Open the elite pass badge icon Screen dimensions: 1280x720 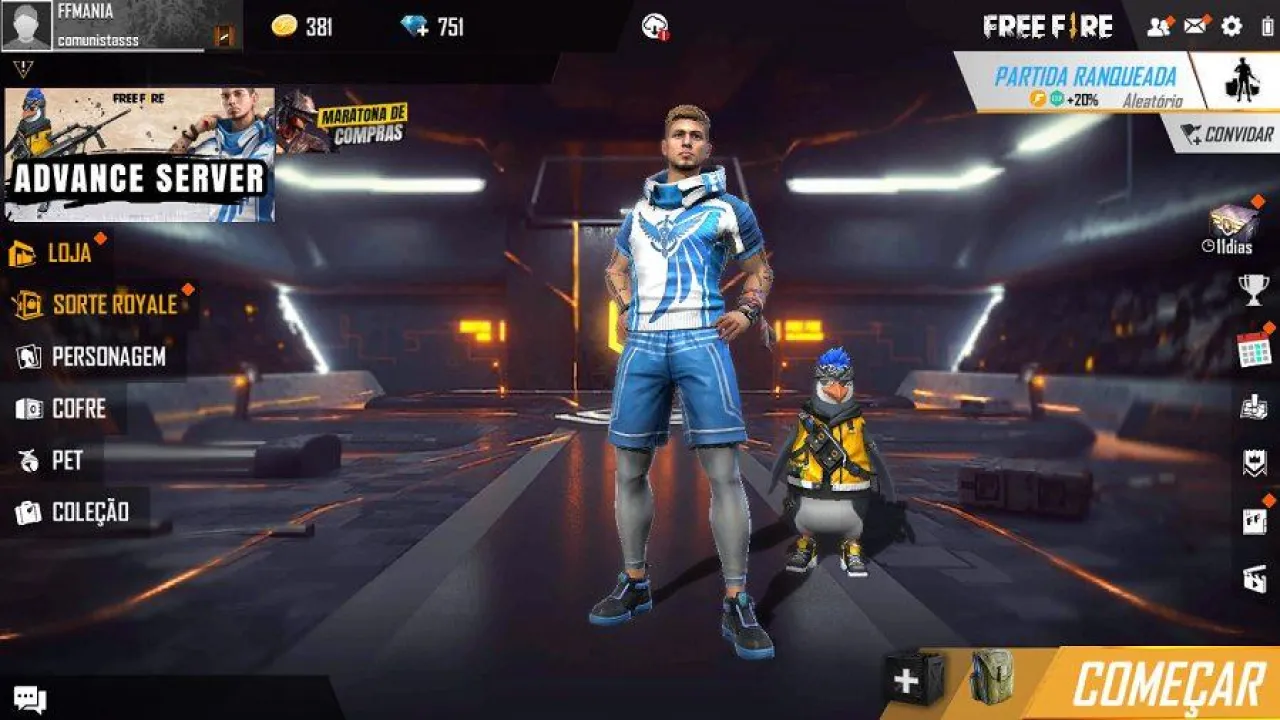click(1253, 462)
